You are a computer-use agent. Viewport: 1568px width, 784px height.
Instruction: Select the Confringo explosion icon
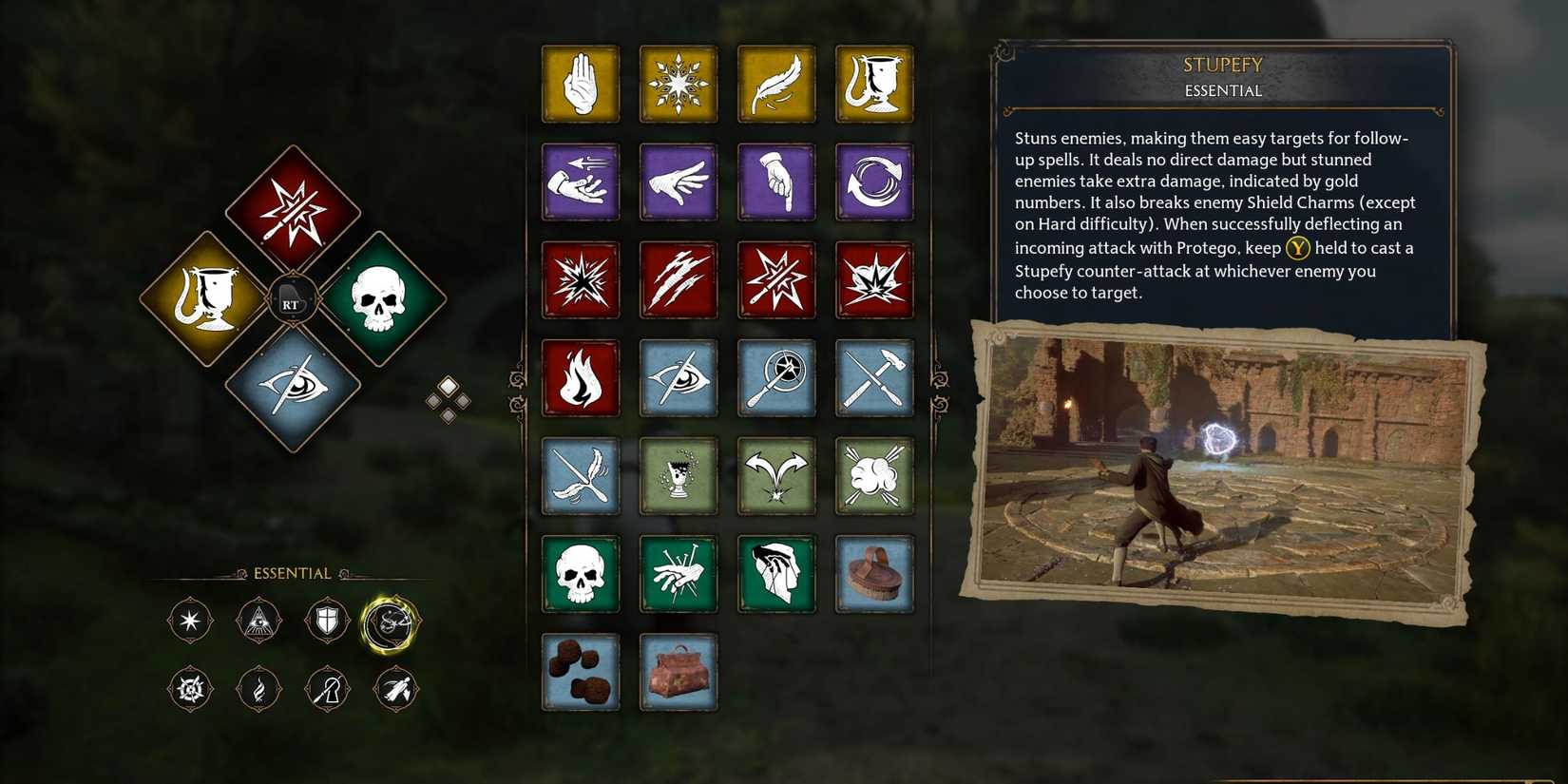(x=581, y=280)
